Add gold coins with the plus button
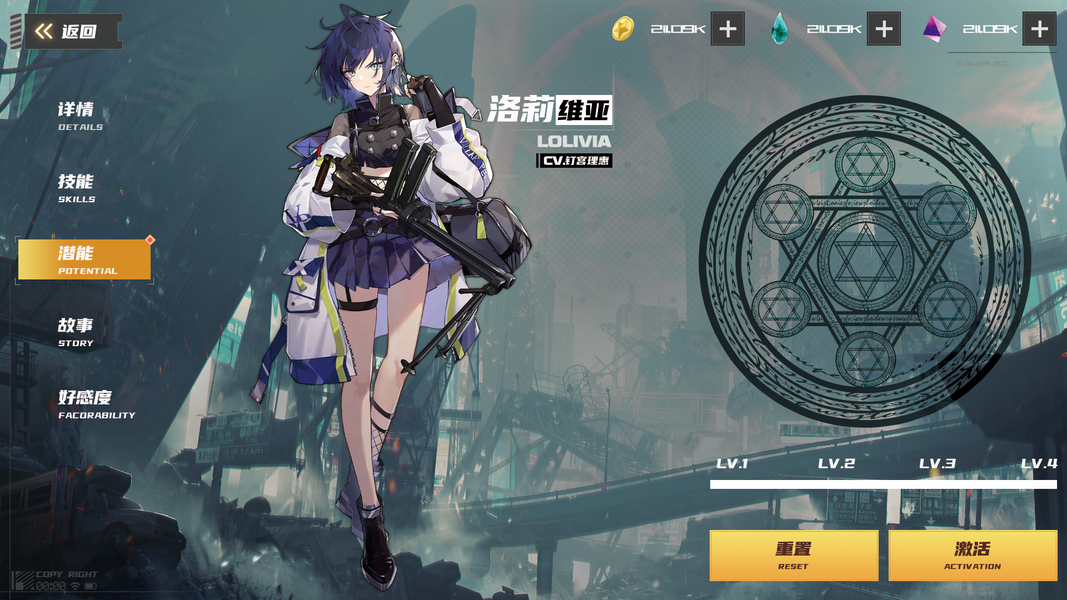1067x600 pixels. point(728,29)
